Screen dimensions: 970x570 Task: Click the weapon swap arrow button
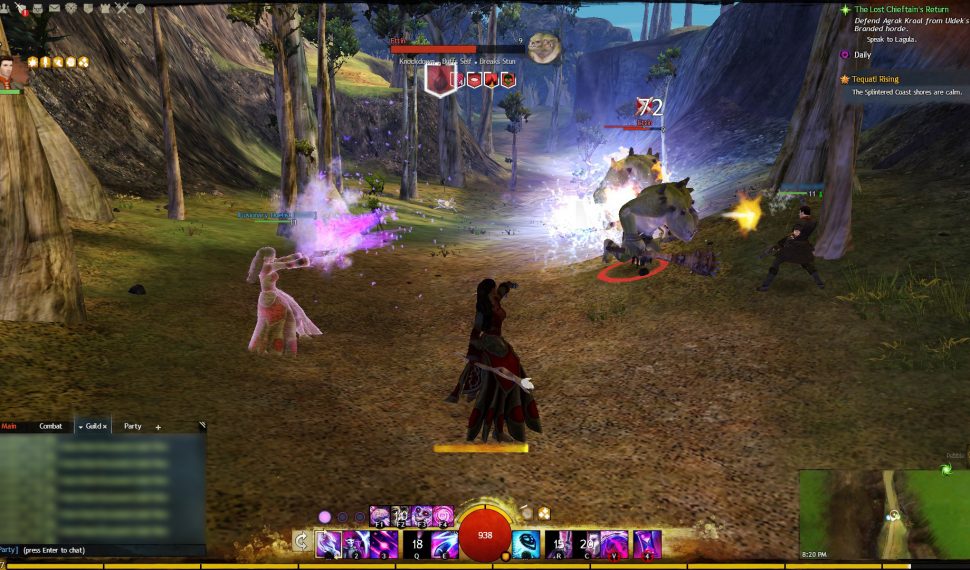point(301,541)
